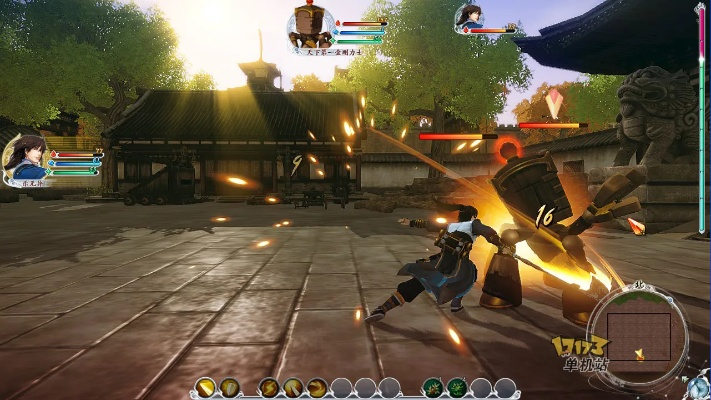Click the blue crystal orb beside minimap
Image resolution: width=711 pixels, height=400 pixels.
[697, 387]
